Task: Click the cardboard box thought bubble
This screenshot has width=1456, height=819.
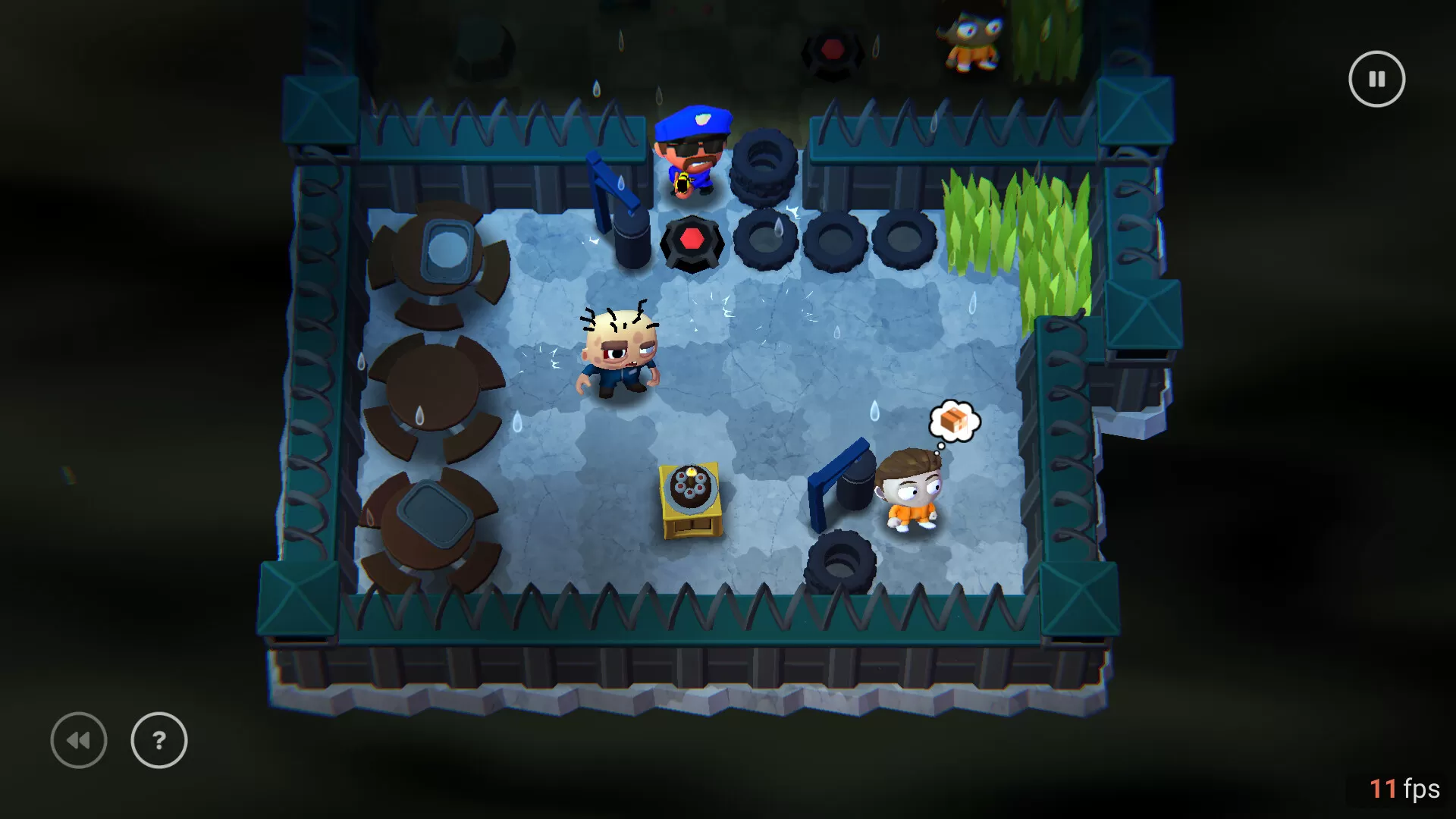Action: (x=954, y=419)
